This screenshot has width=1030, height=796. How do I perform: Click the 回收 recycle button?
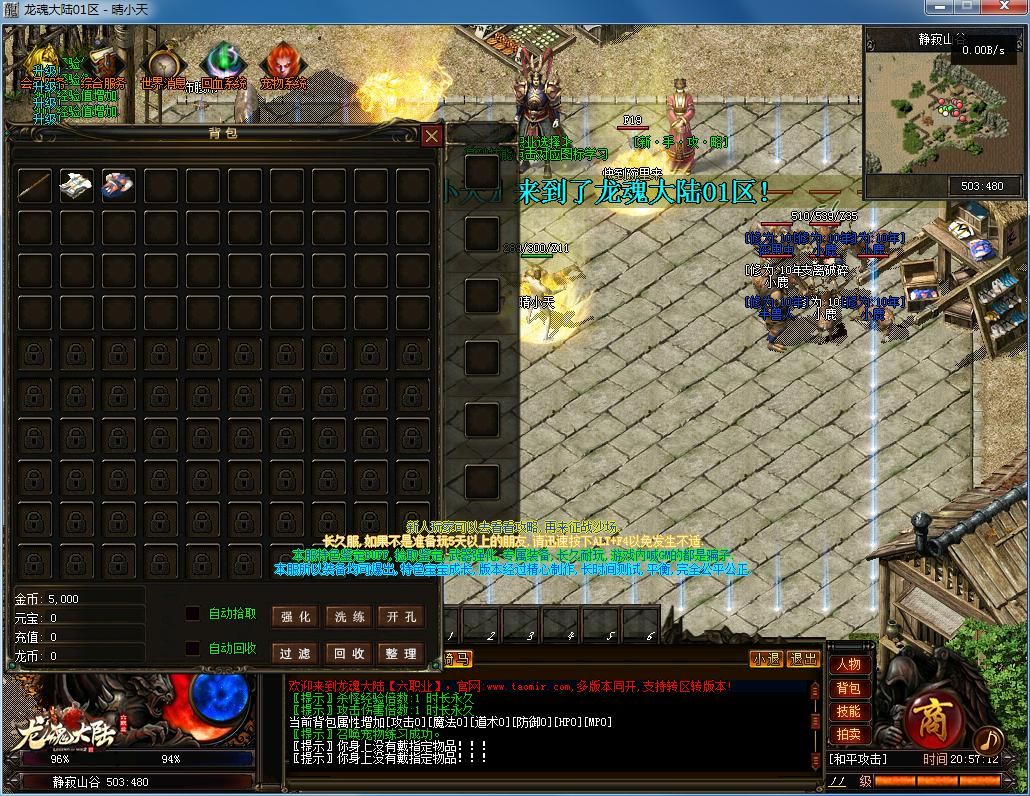tap(348, 653)
